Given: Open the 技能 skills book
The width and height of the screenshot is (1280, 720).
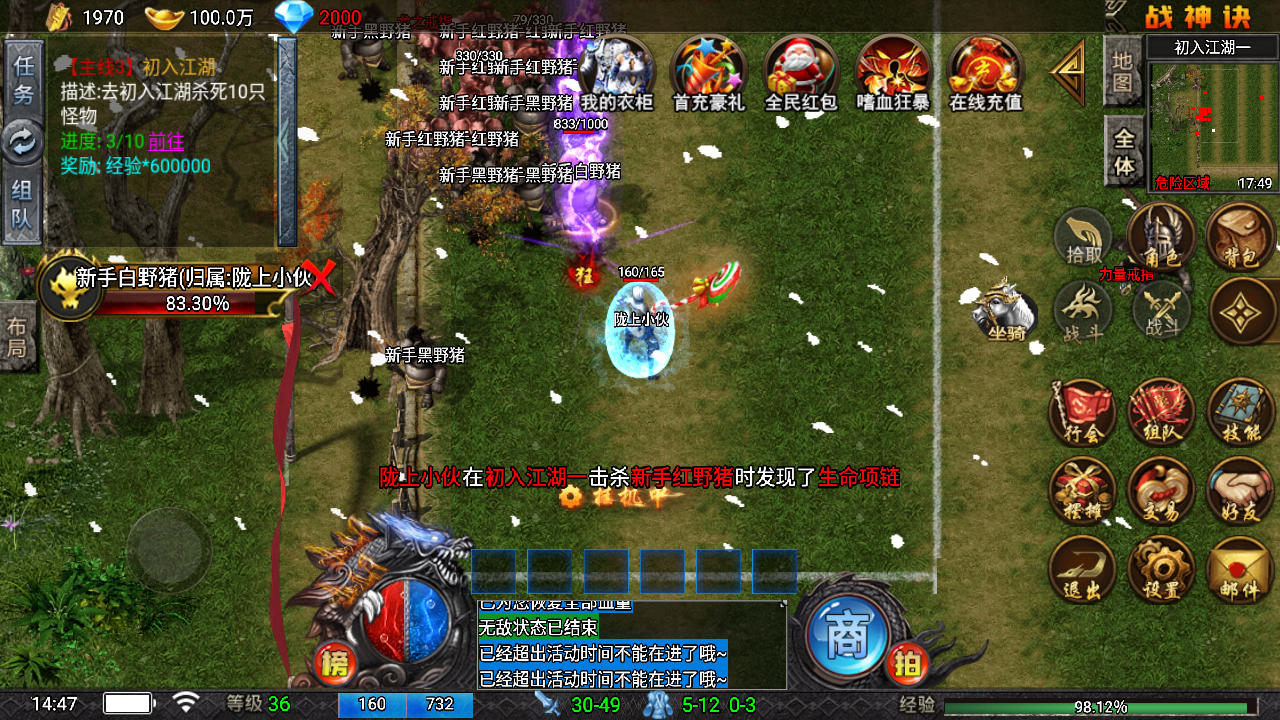Looking at the screenshot, I should 1240,412.
